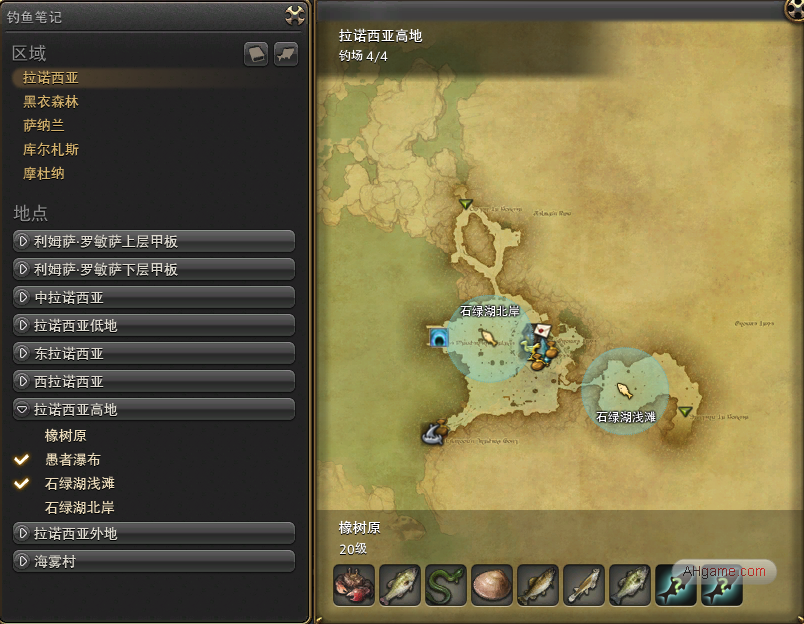This screenshot has height=624, width=804.
Task: Expand 利姆萨·罗敏萨上层甲板 location
Action: point(154,242)
